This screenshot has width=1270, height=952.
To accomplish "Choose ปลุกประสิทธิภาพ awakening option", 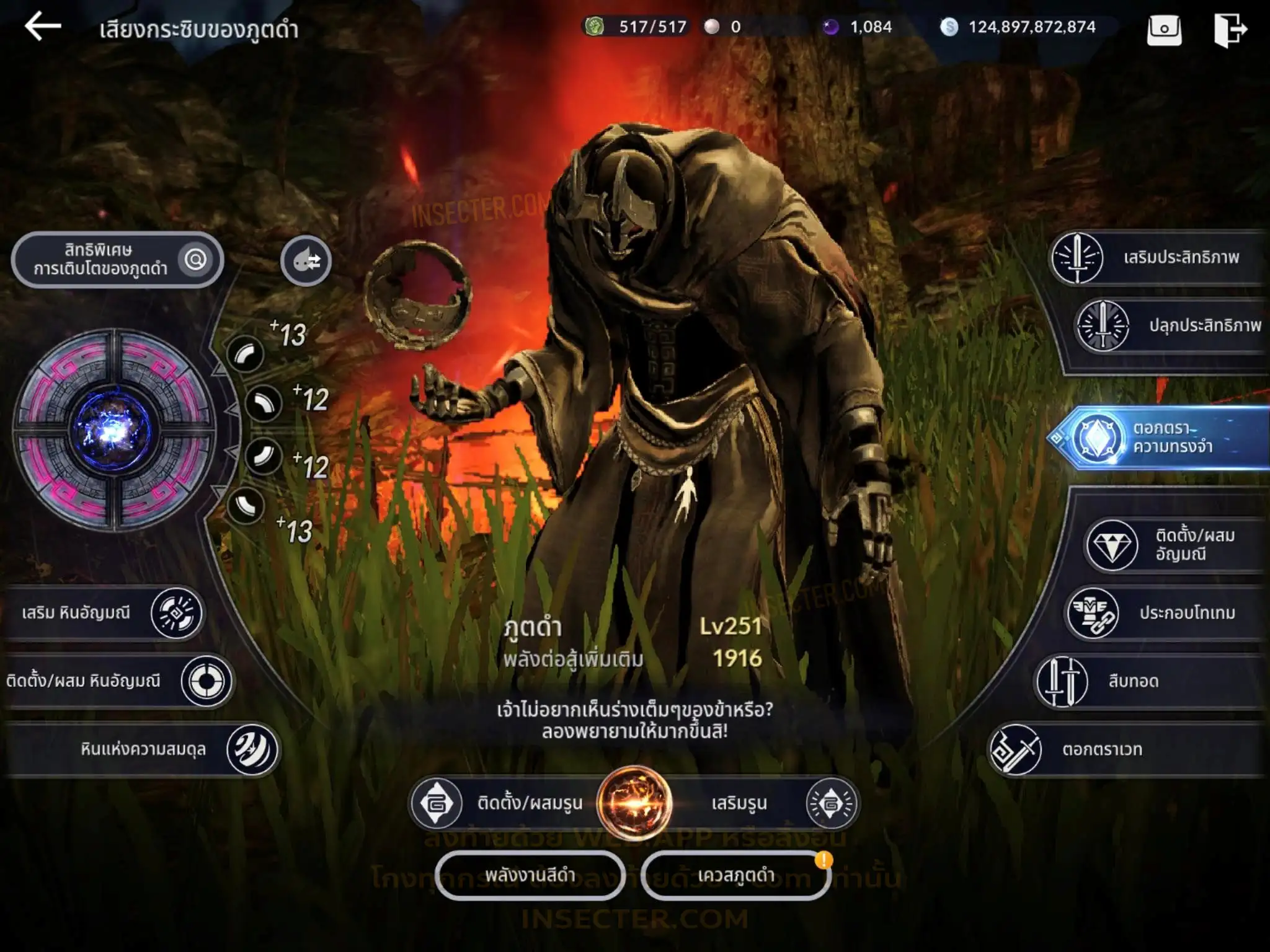I will 1170,326.
